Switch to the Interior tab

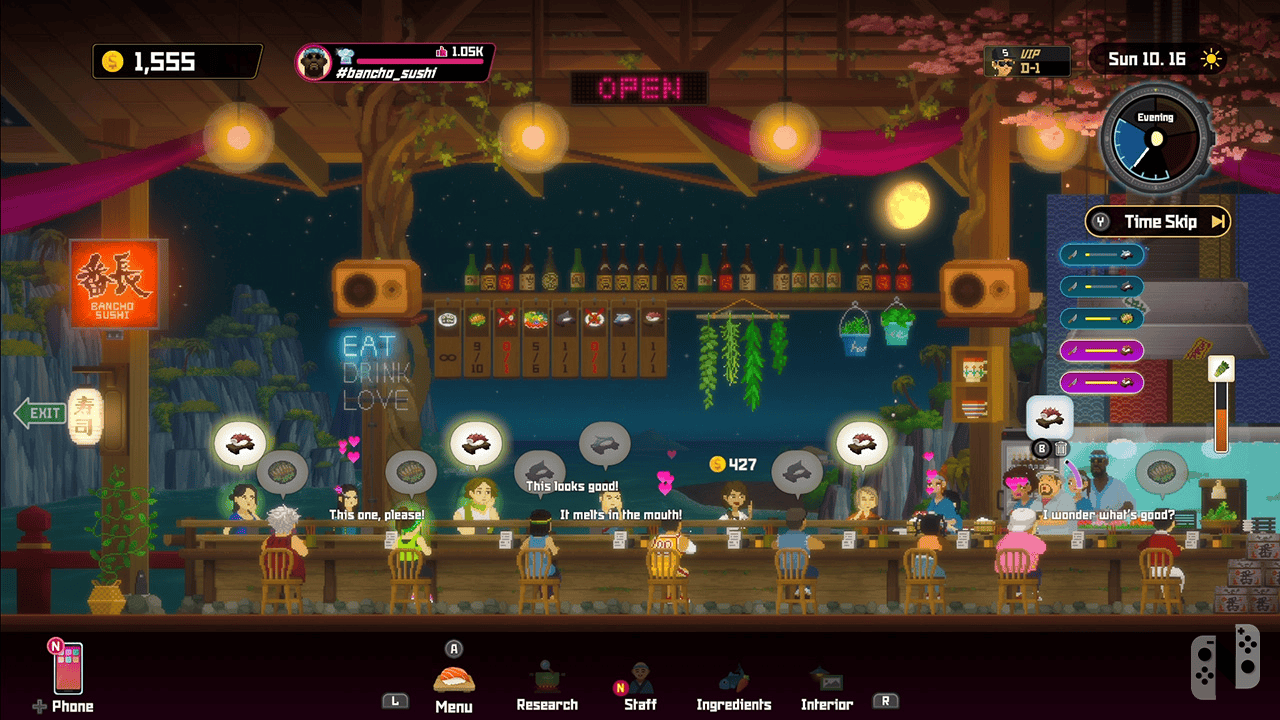pos(827,686)
